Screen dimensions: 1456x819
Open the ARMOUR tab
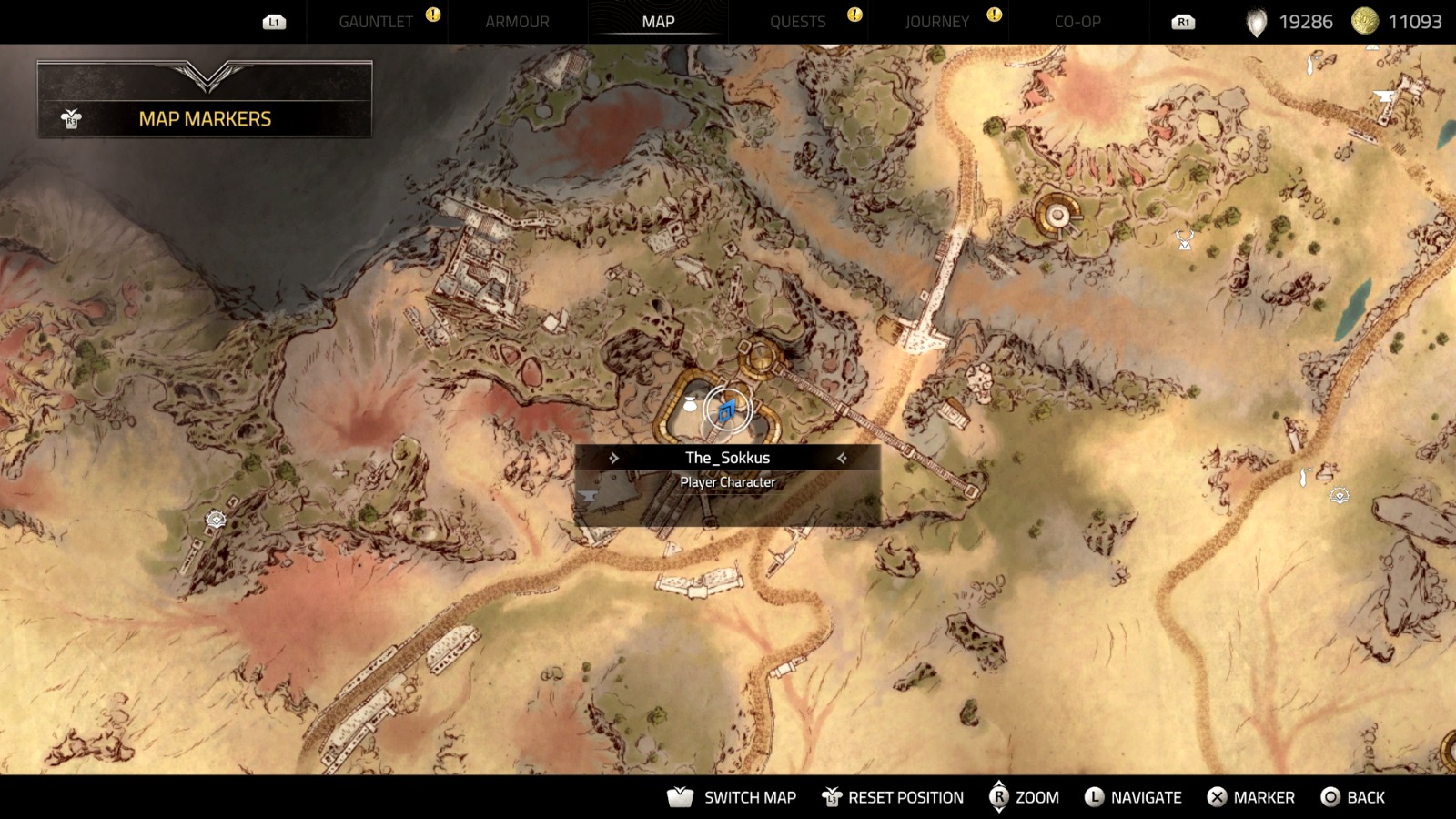(517, 21)
